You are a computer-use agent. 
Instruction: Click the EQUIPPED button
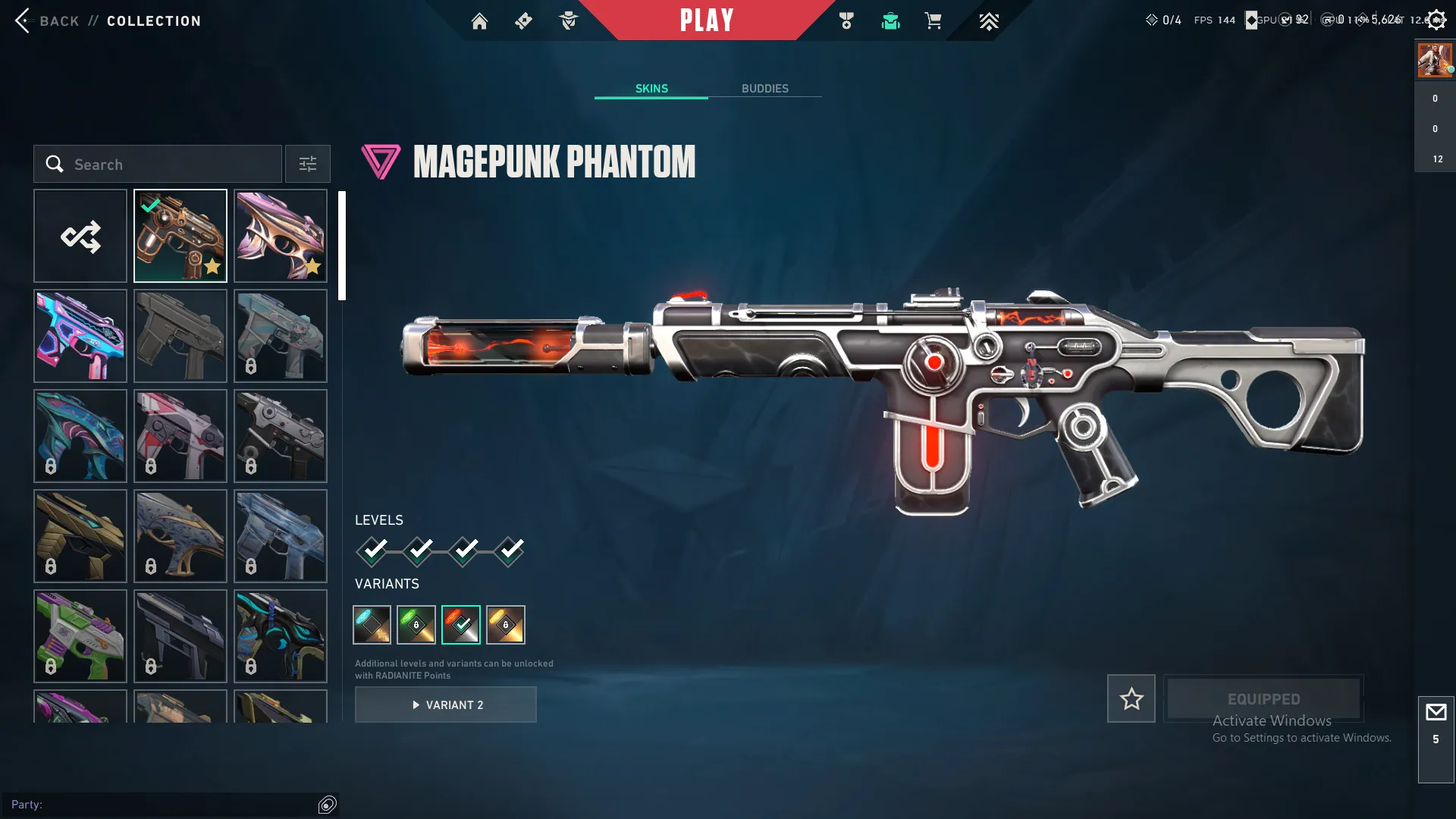click(x=1263, y=698)
